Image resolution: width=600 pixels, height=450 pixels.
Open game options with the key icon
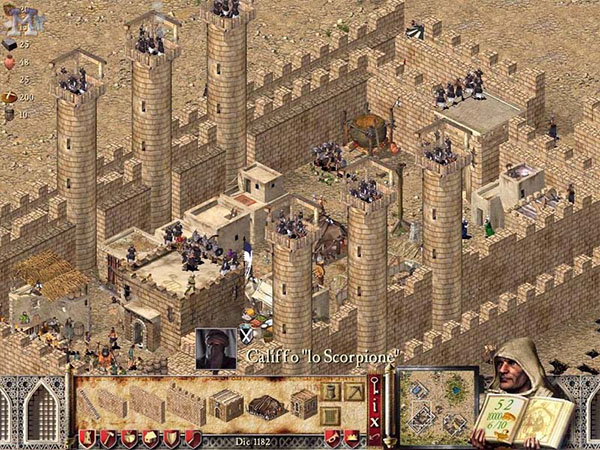[x=375, y=384]
